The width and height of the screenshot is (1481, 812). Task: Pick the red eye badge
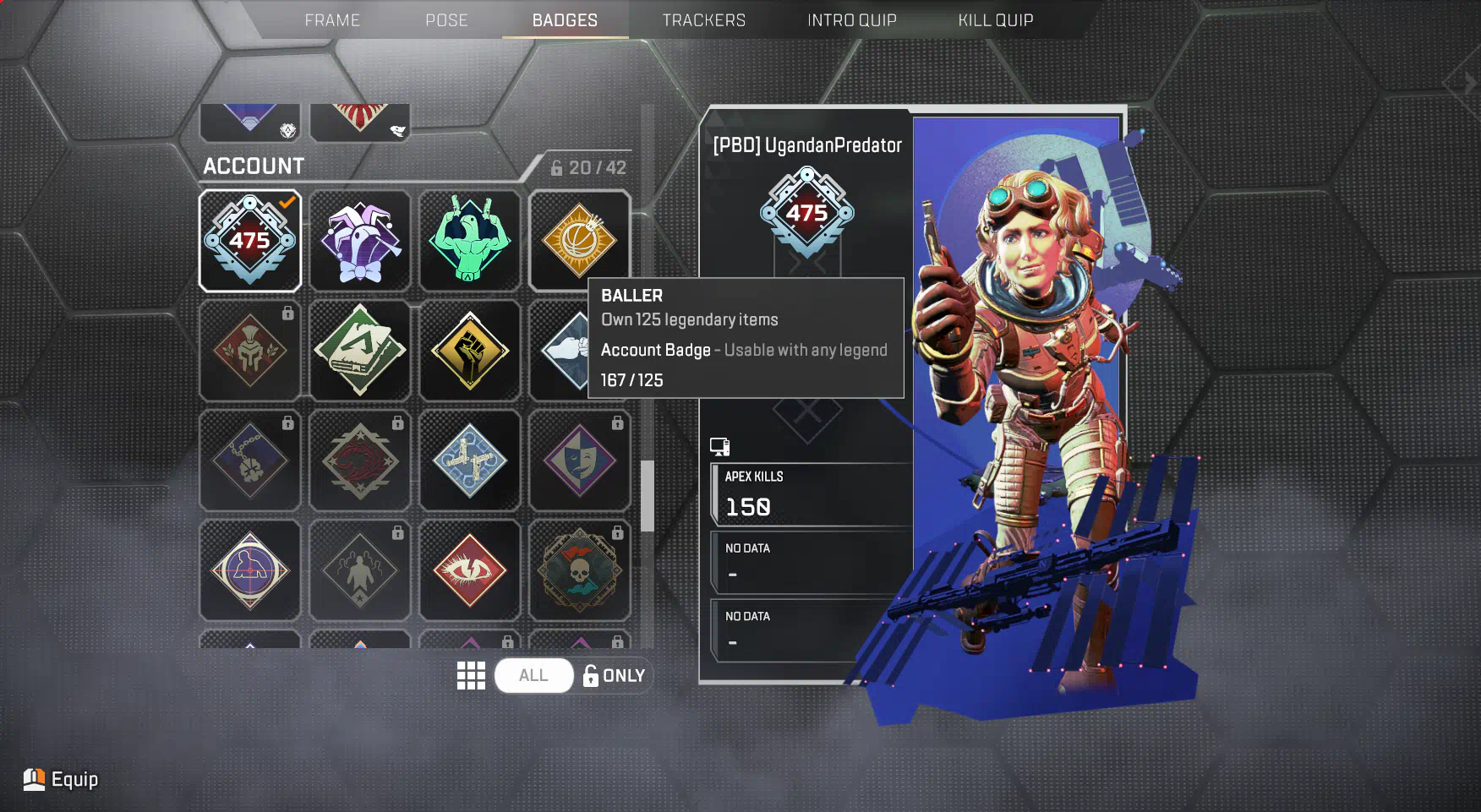click(x=470, y=570)
